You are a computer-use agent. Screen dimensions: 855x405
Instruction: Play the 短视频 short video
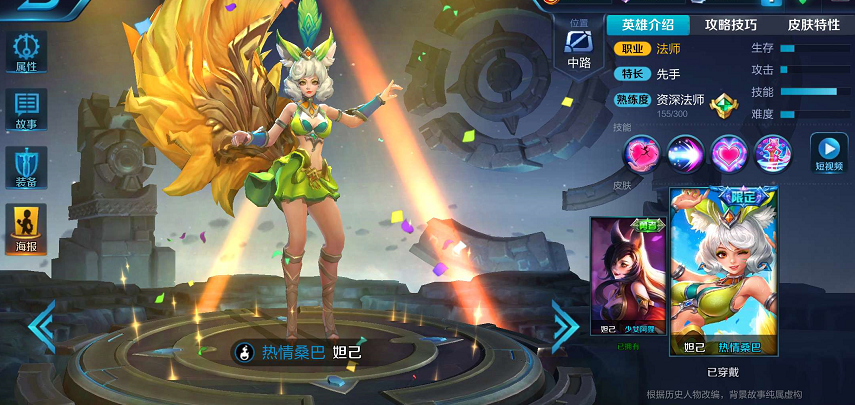coord(828,153)
